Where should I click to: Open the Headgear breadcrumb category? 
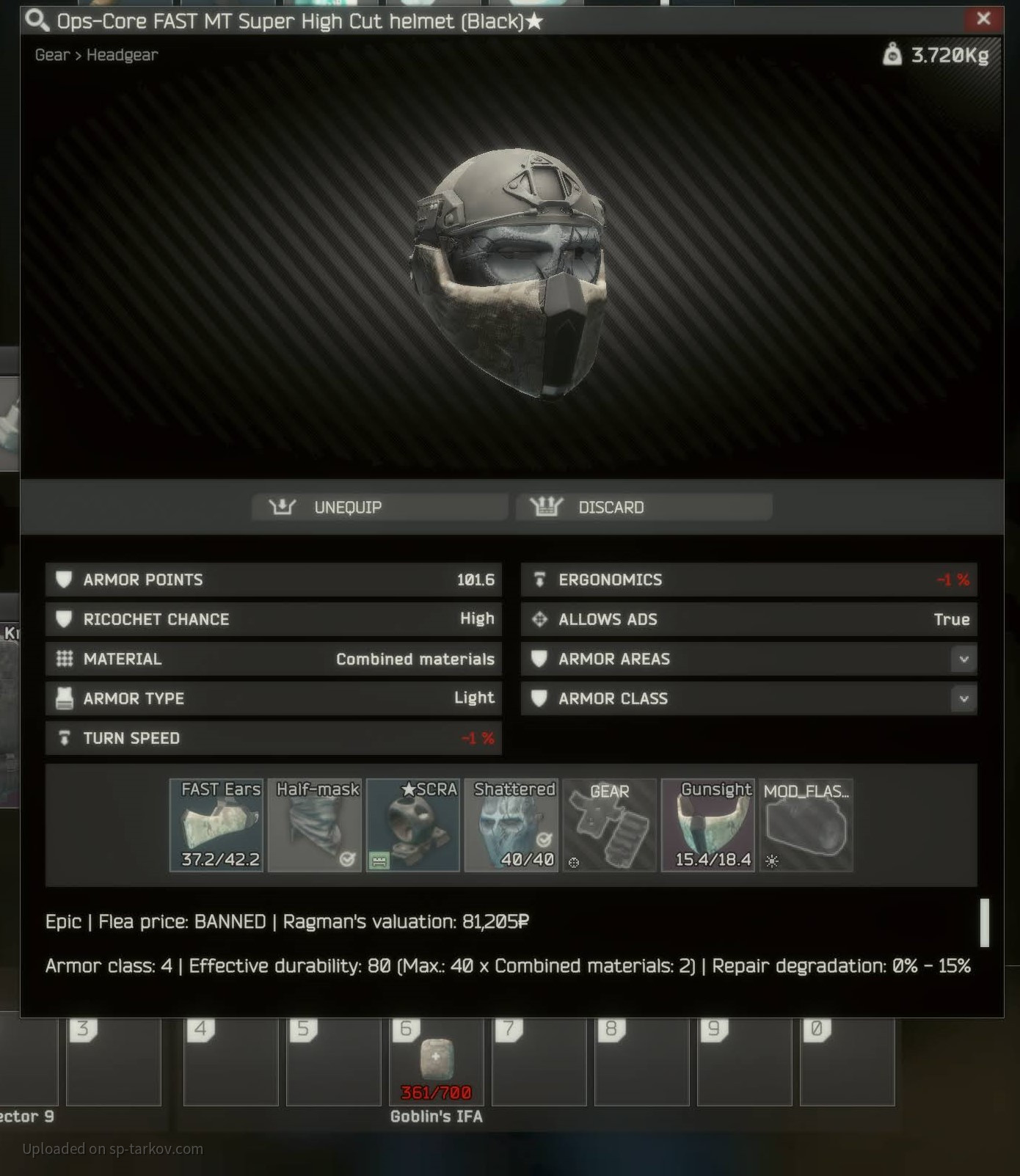[122, 55]
